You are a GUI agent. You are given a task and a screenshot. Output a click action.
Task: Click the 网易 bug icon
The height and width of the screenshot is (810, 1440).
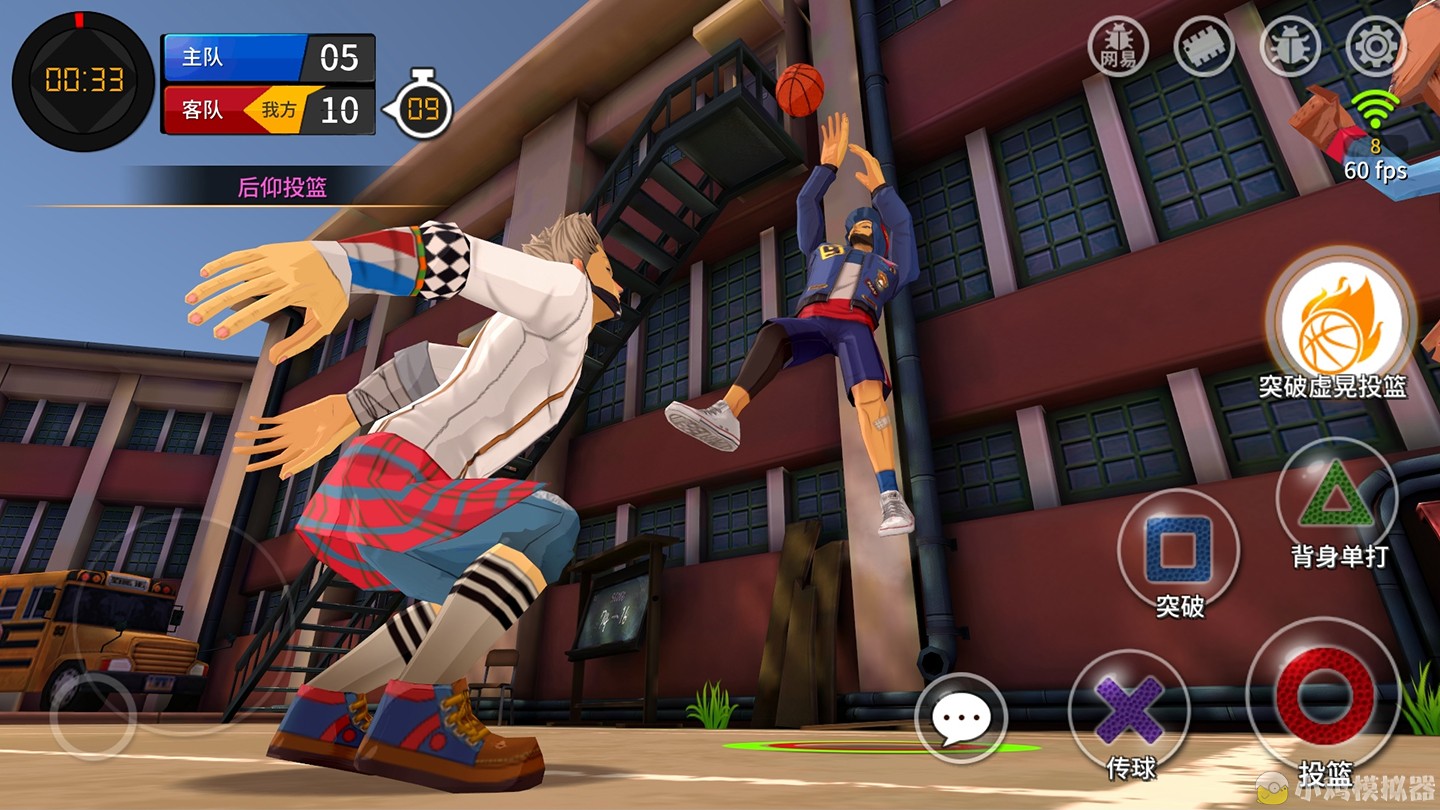pos(1118,46)
